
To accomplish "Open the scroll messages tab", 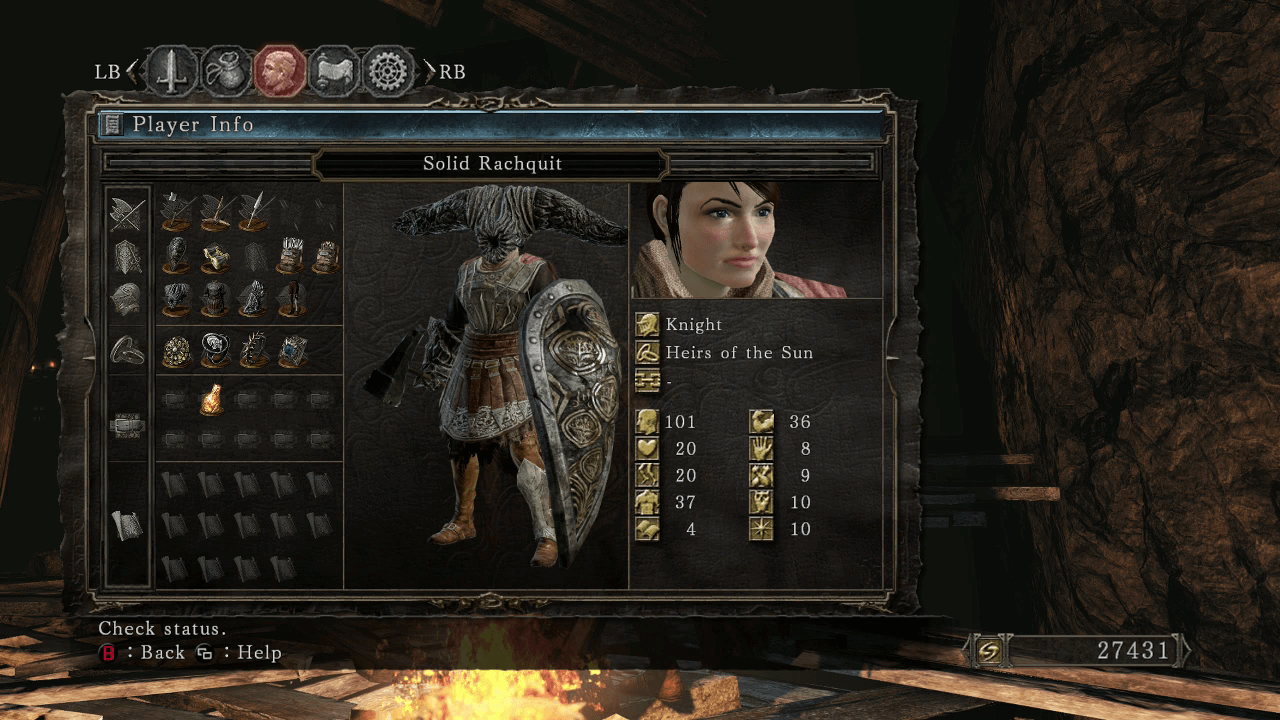I will [x=333, y=72].
